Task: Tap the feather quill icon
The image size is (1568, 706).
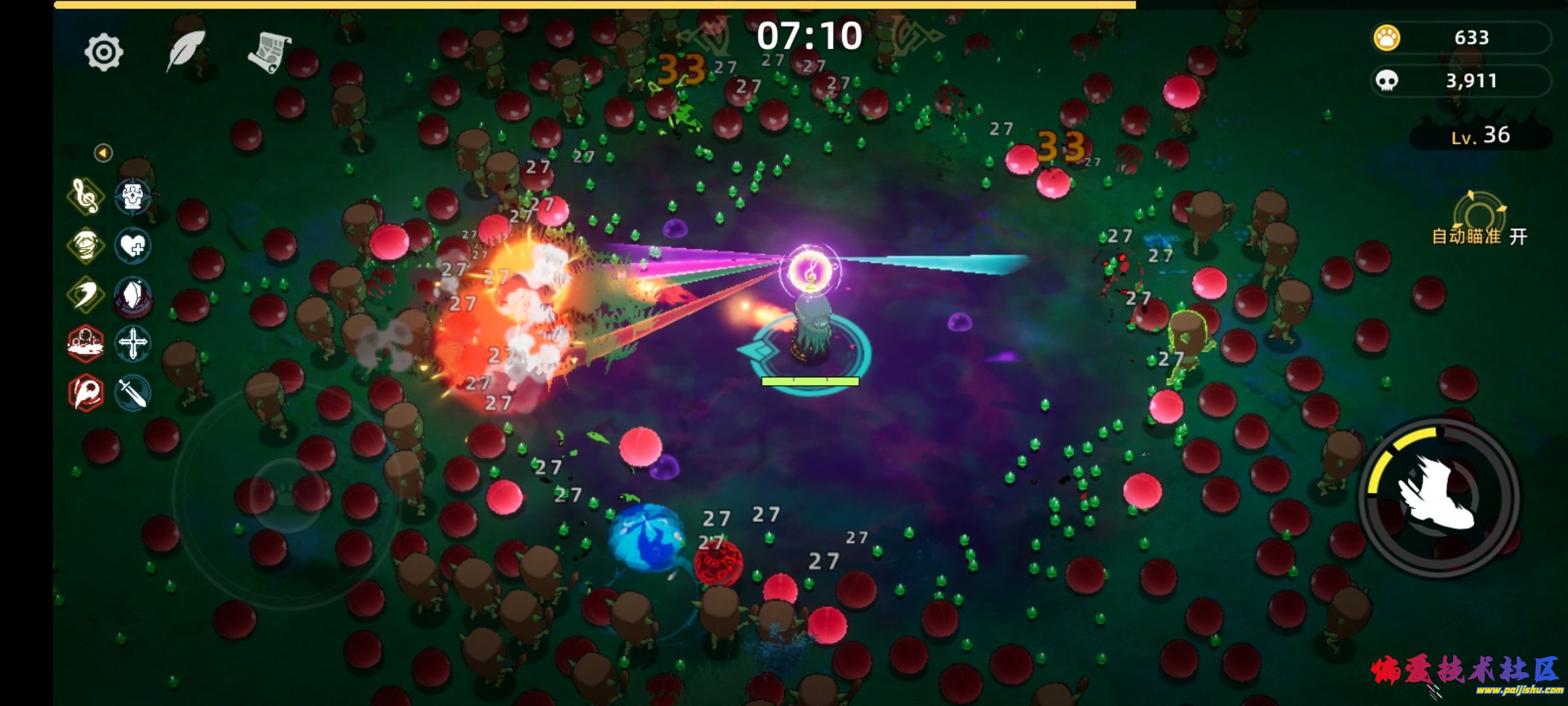Action: pos(186,50)
